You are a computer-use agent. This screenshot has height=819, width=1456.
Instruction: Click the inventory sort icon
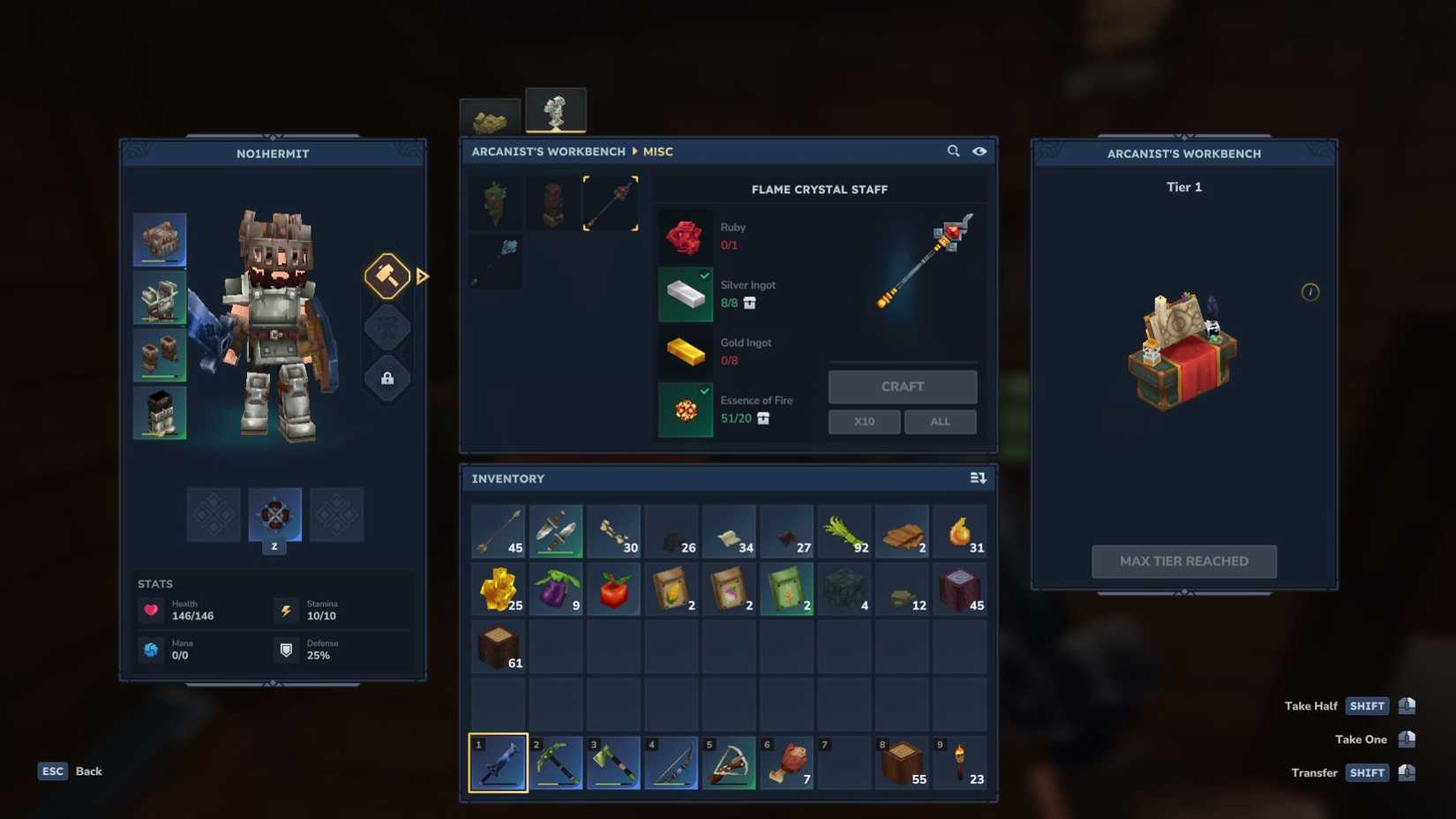(x=978, y=477)
